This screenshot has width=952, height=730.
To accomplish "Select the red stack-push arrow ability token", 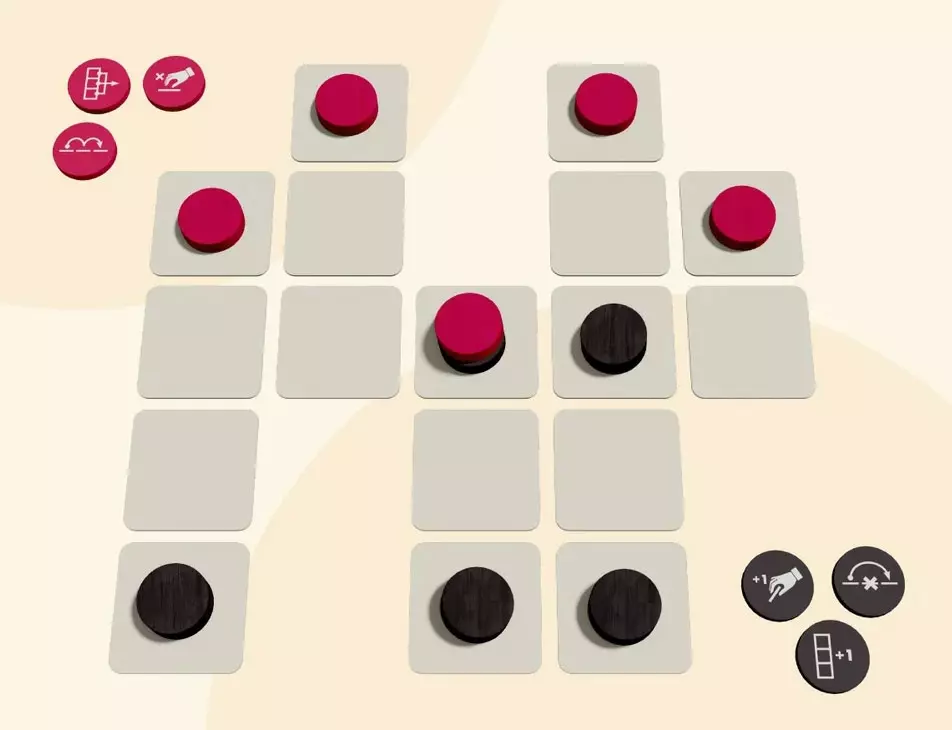I will pos(99,86).
